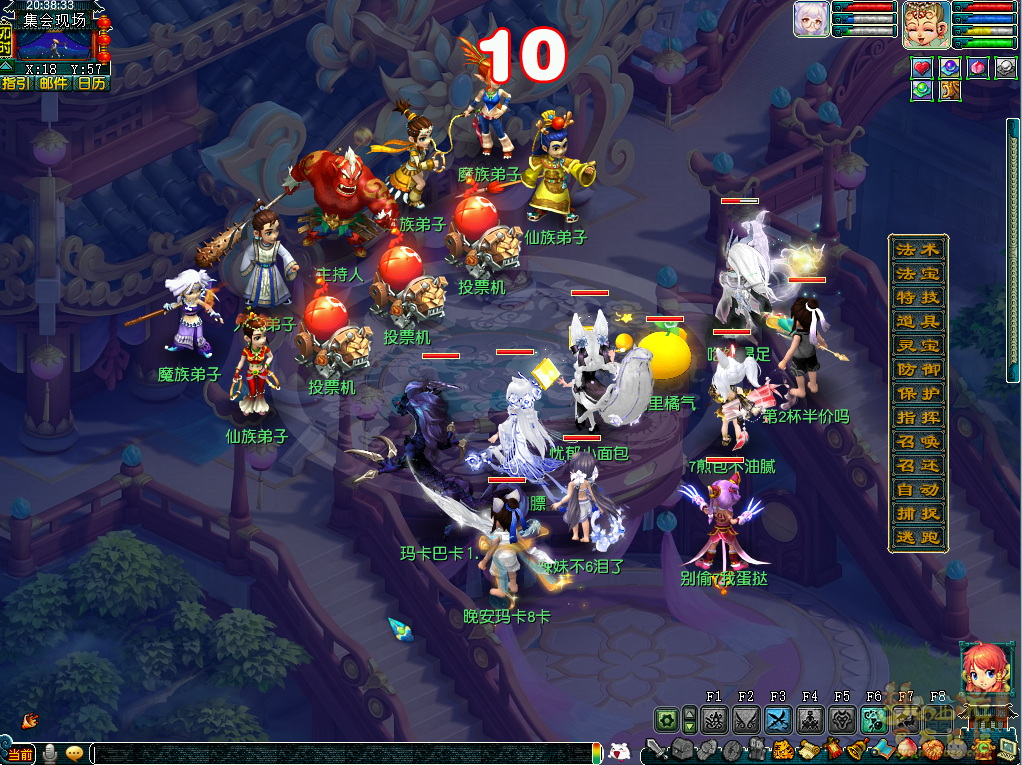Select the player character portrait
Viewport: 1022px width, 765px height.
click(925, 25)
